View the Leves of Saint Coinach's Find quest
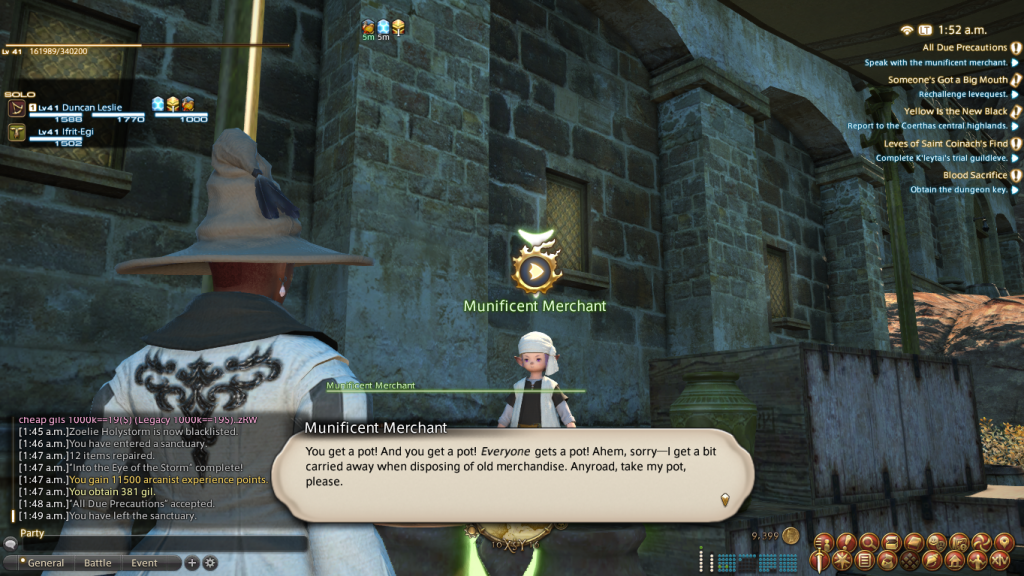Screen dimensions: 1024x576 945,144
